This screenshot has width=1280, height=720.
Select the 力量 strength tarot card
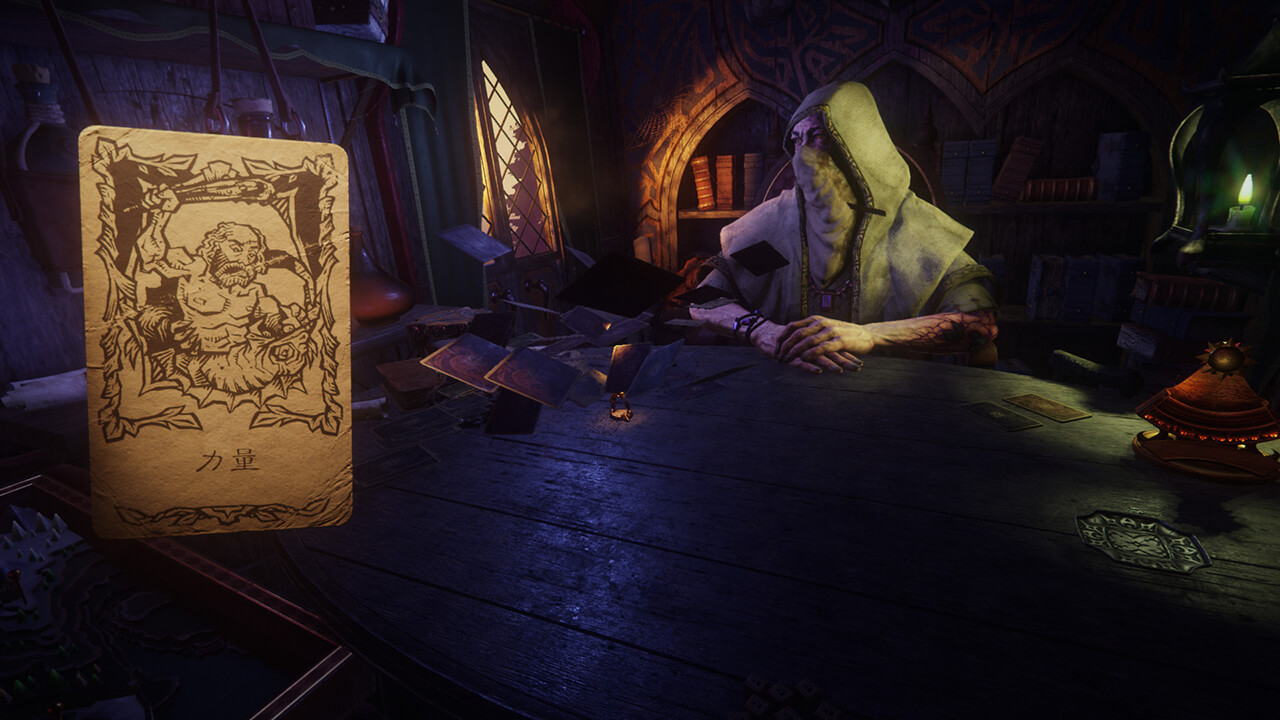pyautogui.click(x=215, y=330)
